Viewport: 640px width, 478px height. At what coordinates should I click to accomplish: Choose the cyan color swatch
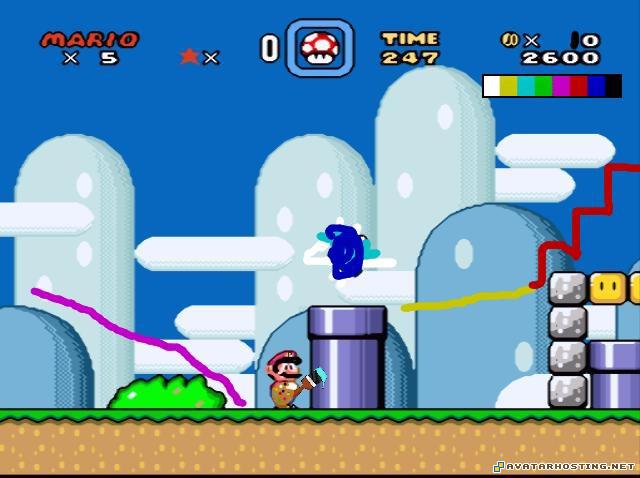click(x=526, y=87)
